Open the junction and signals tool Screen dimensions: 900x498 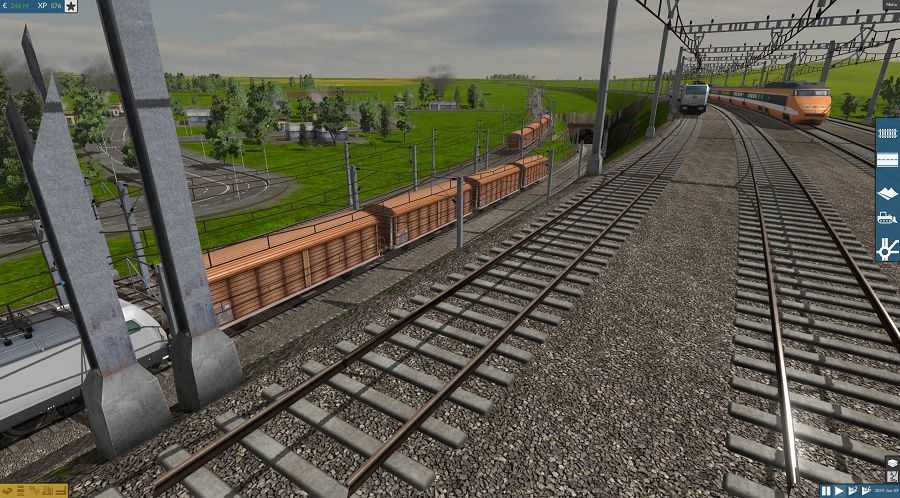tap(887, 246)
